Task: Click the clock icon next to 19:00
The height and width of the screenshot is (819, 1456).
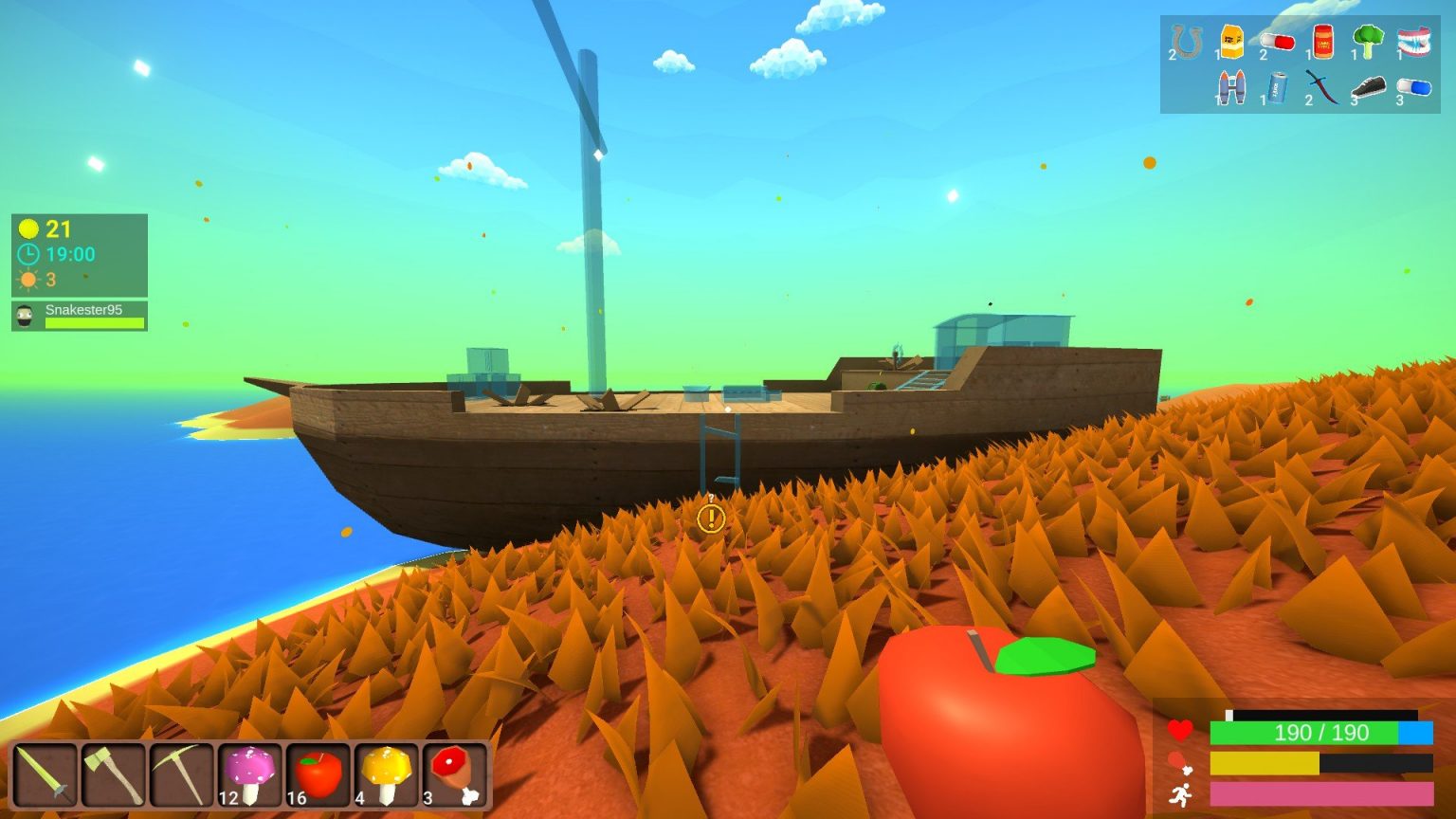Action: point(28,254)
